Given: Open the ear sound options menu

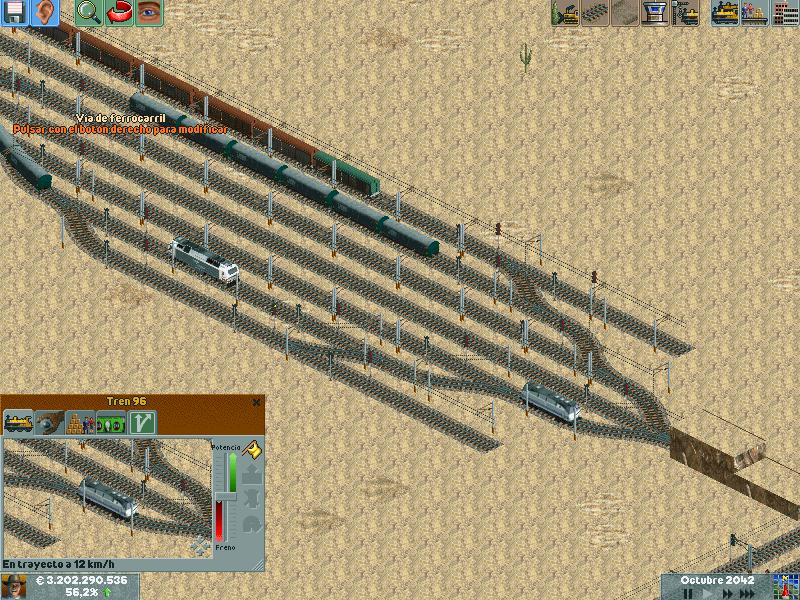Looking at the screenshot, I should (x=44, y=12).
